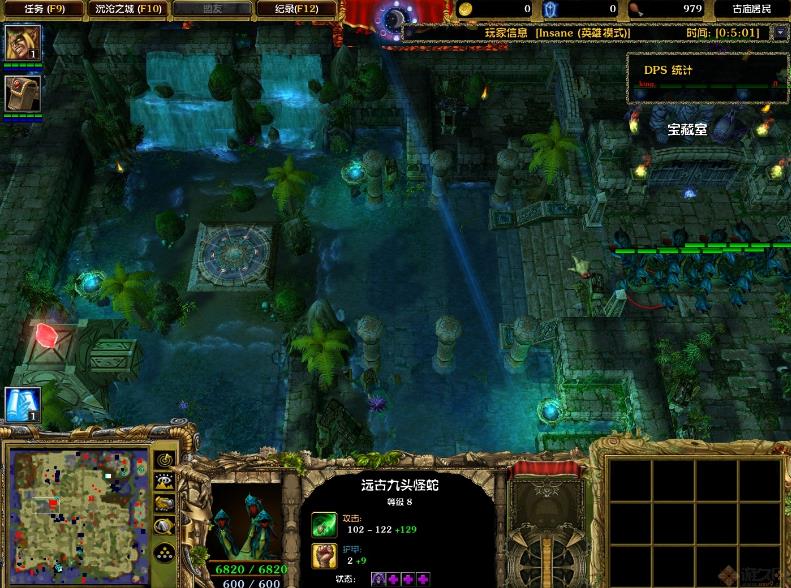Toggle minimap terrain display button
The width and height of the screenshot is (791, 588).
[165, 481]
